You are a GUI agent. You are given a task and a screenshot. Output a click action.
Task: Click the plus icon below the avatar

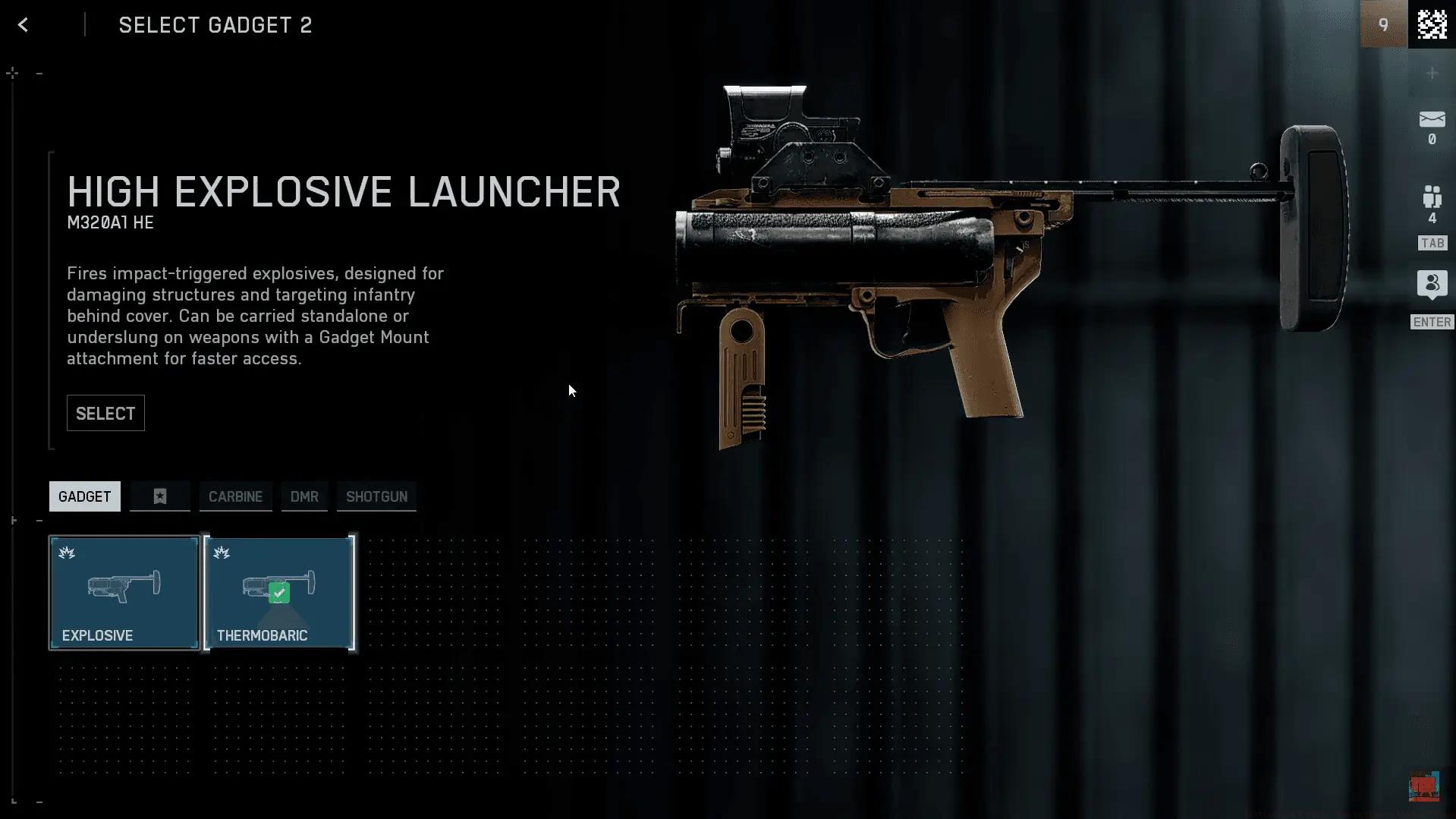pos(1432,74)
